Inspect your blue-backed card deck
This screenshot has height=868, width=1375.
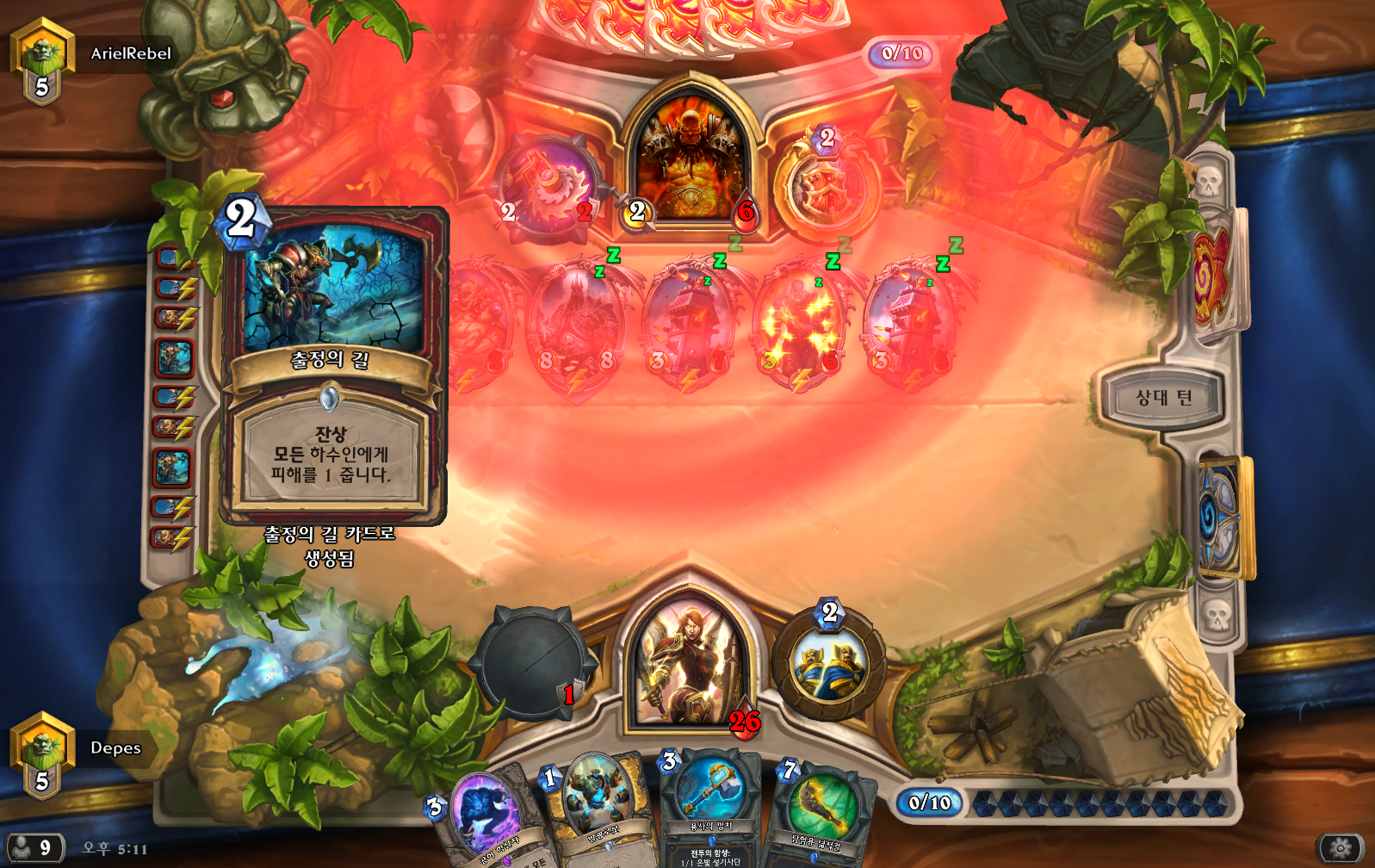[1223, 517]
